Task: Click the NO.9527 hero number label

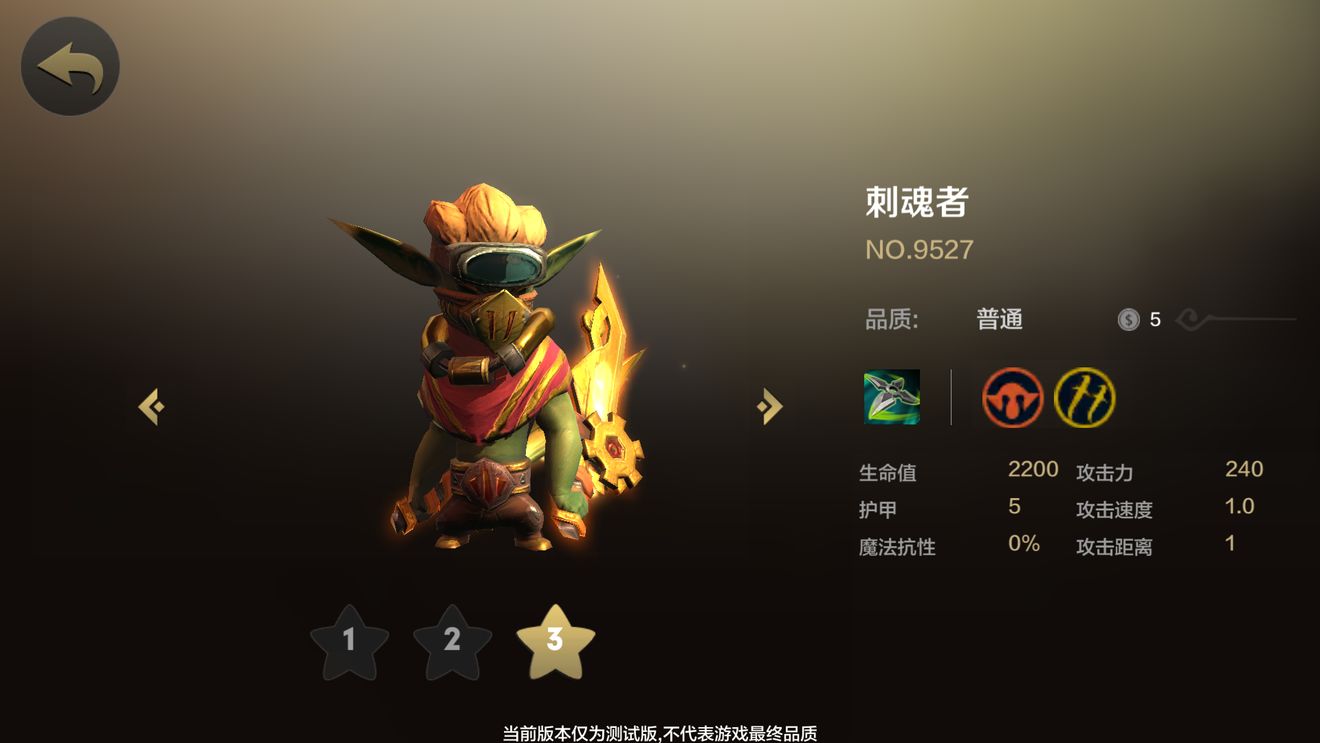Action: click(x=917, y=250)
